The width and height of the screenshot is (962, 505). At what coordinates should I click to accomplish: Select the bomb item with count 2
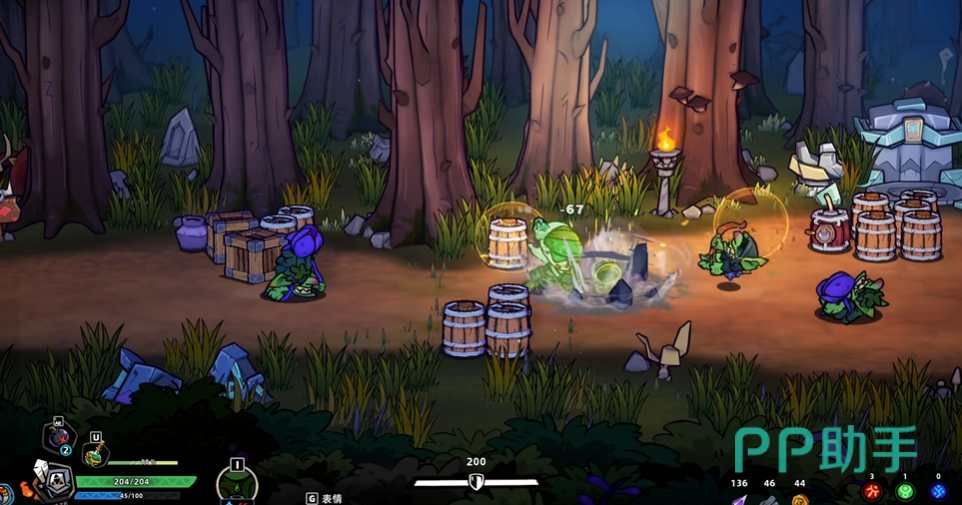click(58, 438)
